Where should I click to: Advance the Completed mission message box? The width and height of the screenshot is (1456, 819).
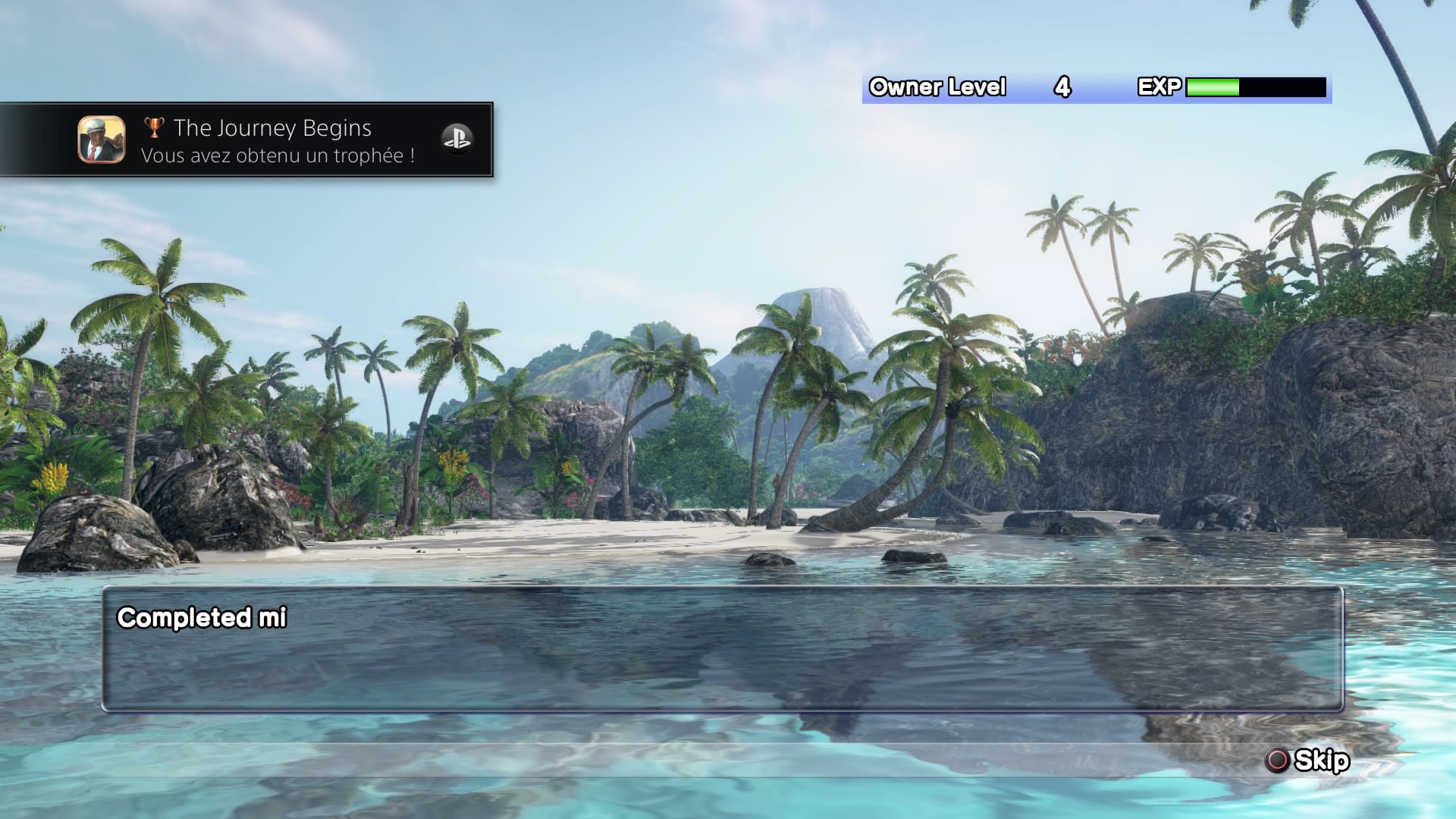(x=722, y=649)
